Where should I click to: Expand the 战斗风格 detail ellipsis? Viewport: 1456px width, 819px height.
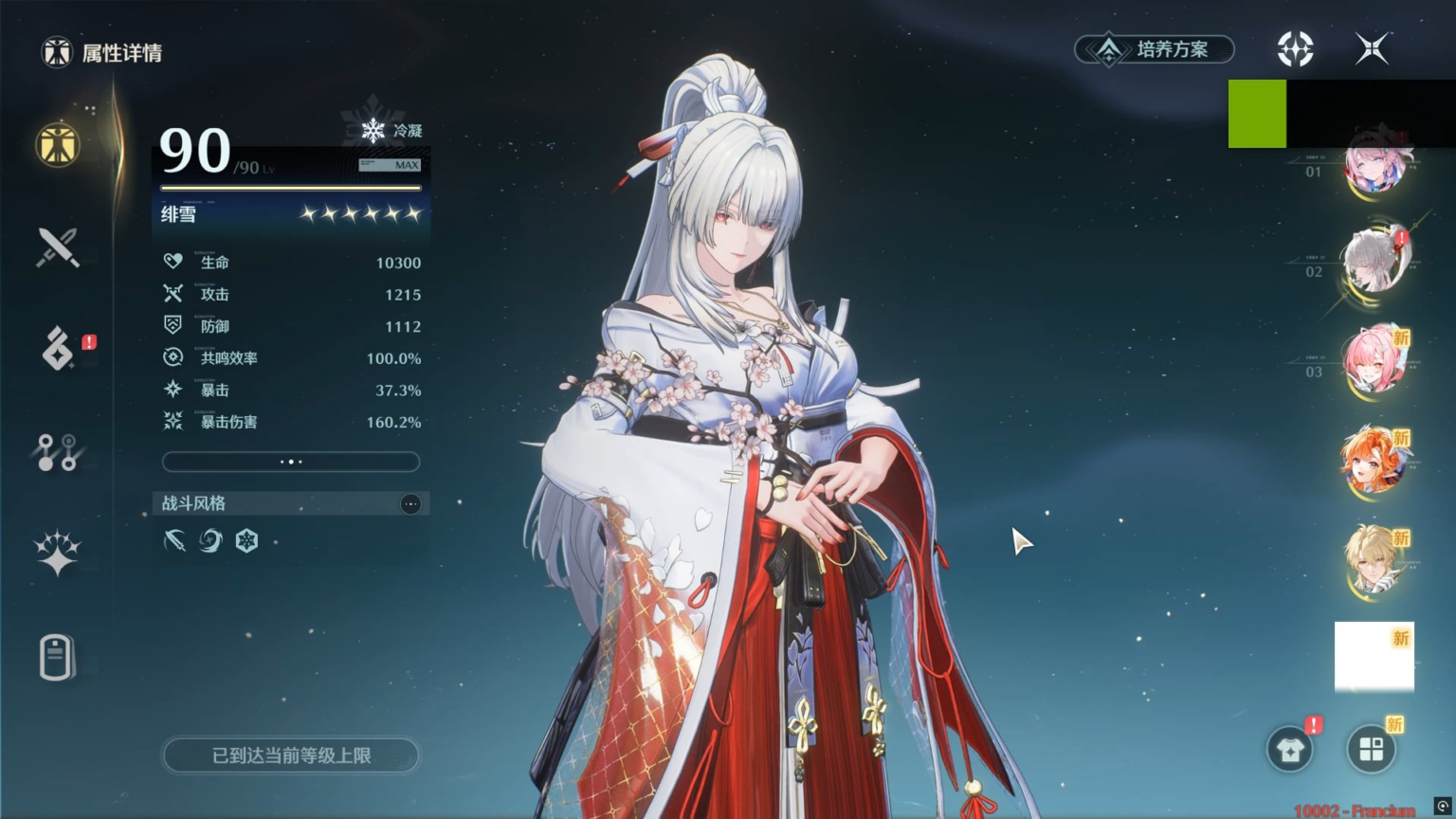410,503
